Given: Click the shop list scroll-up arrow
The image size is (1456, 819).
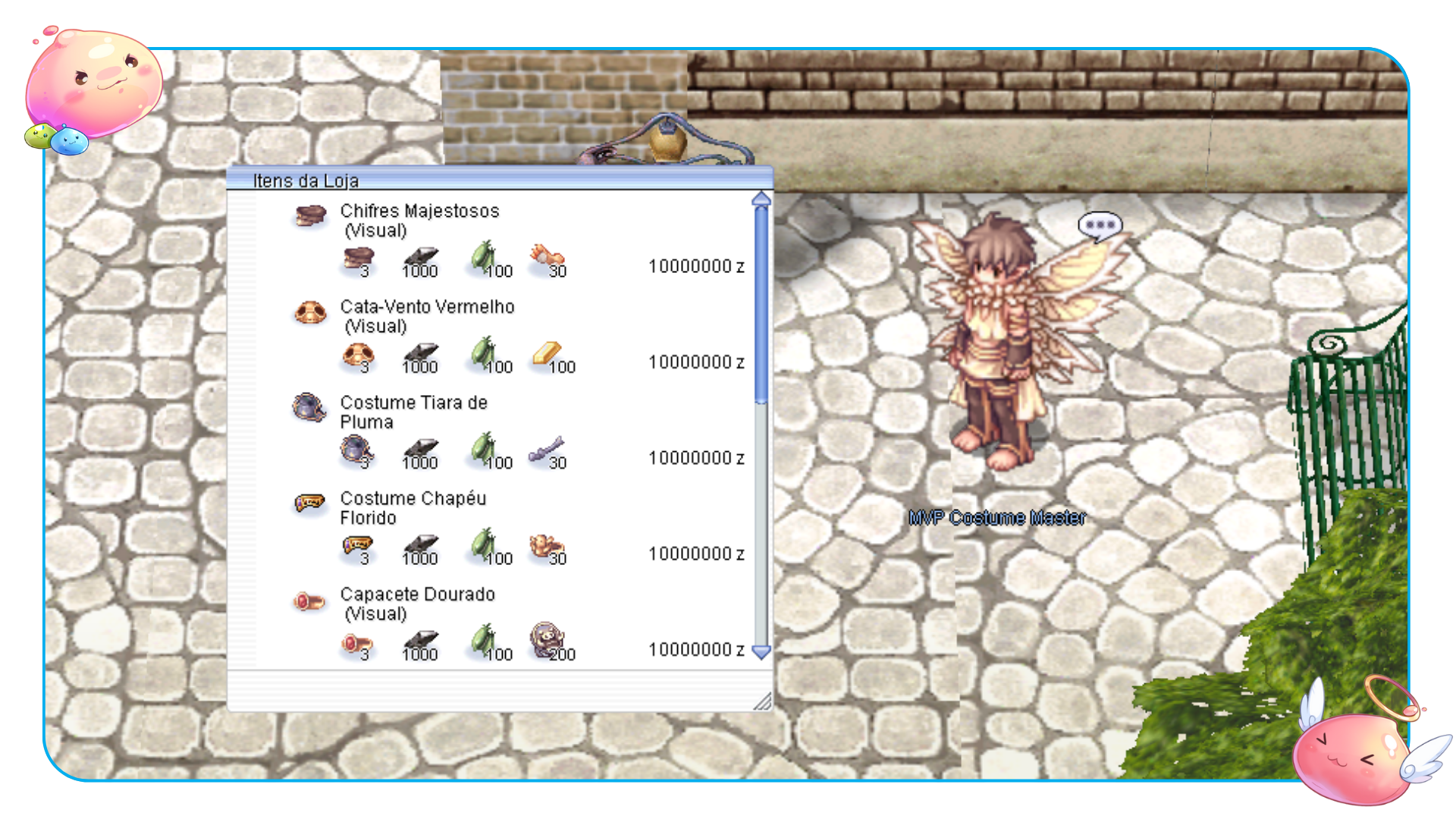Looking at the screenshot, I should 761,199.
